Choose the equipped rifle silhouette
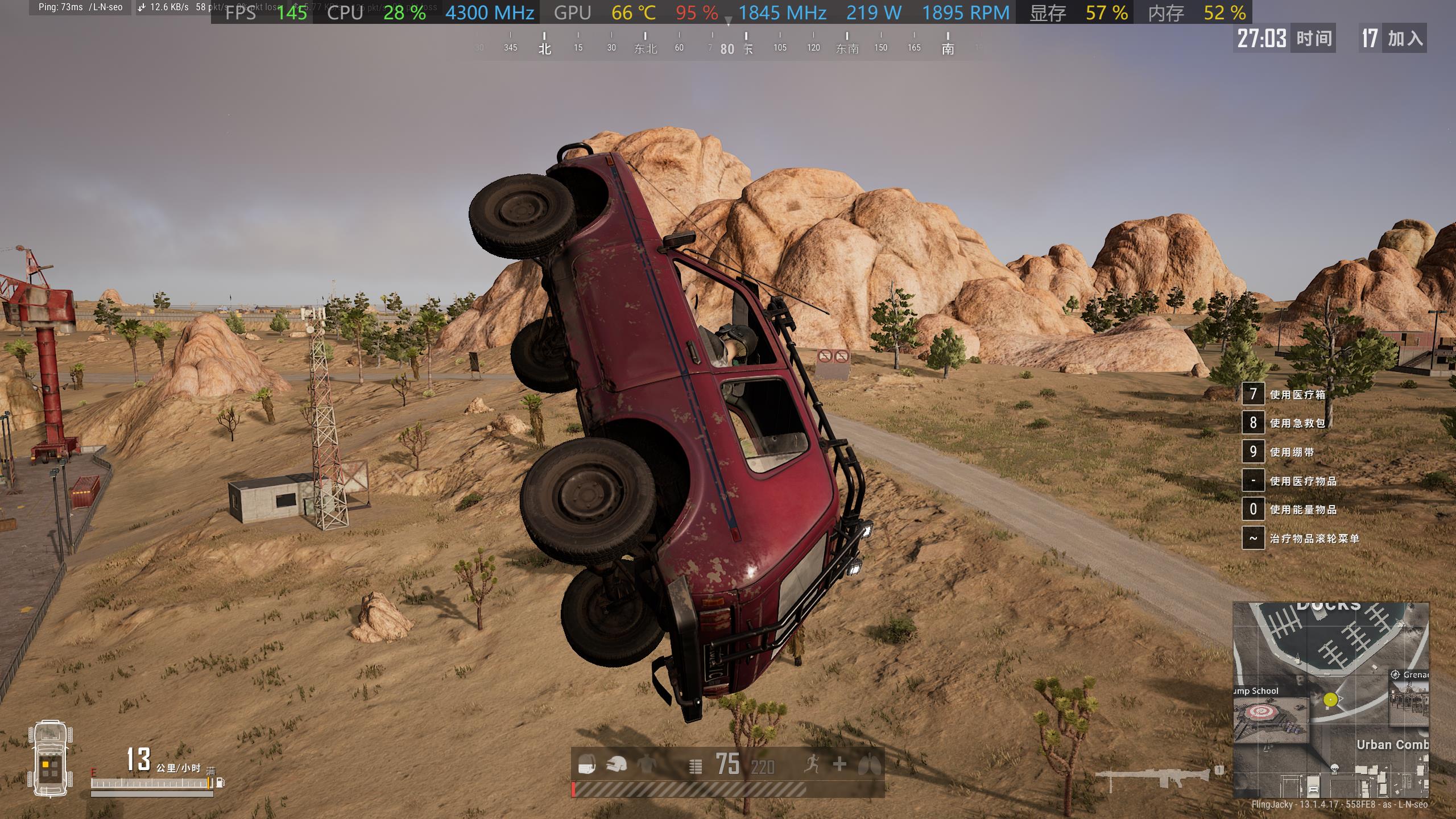This screenshot has height=819, width=1456. pos(1154,777)
